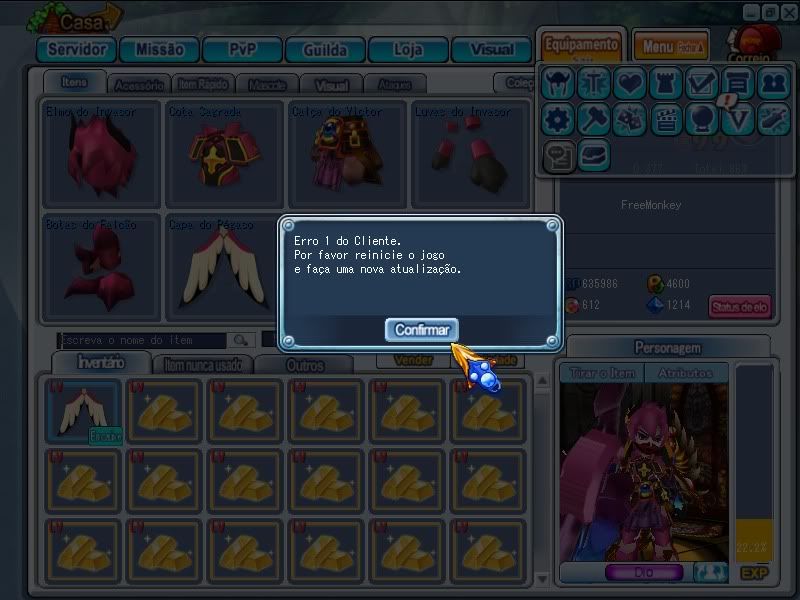800x600 pixels.
Task: Confirm the client error dialog
Action: click(421, 329)
